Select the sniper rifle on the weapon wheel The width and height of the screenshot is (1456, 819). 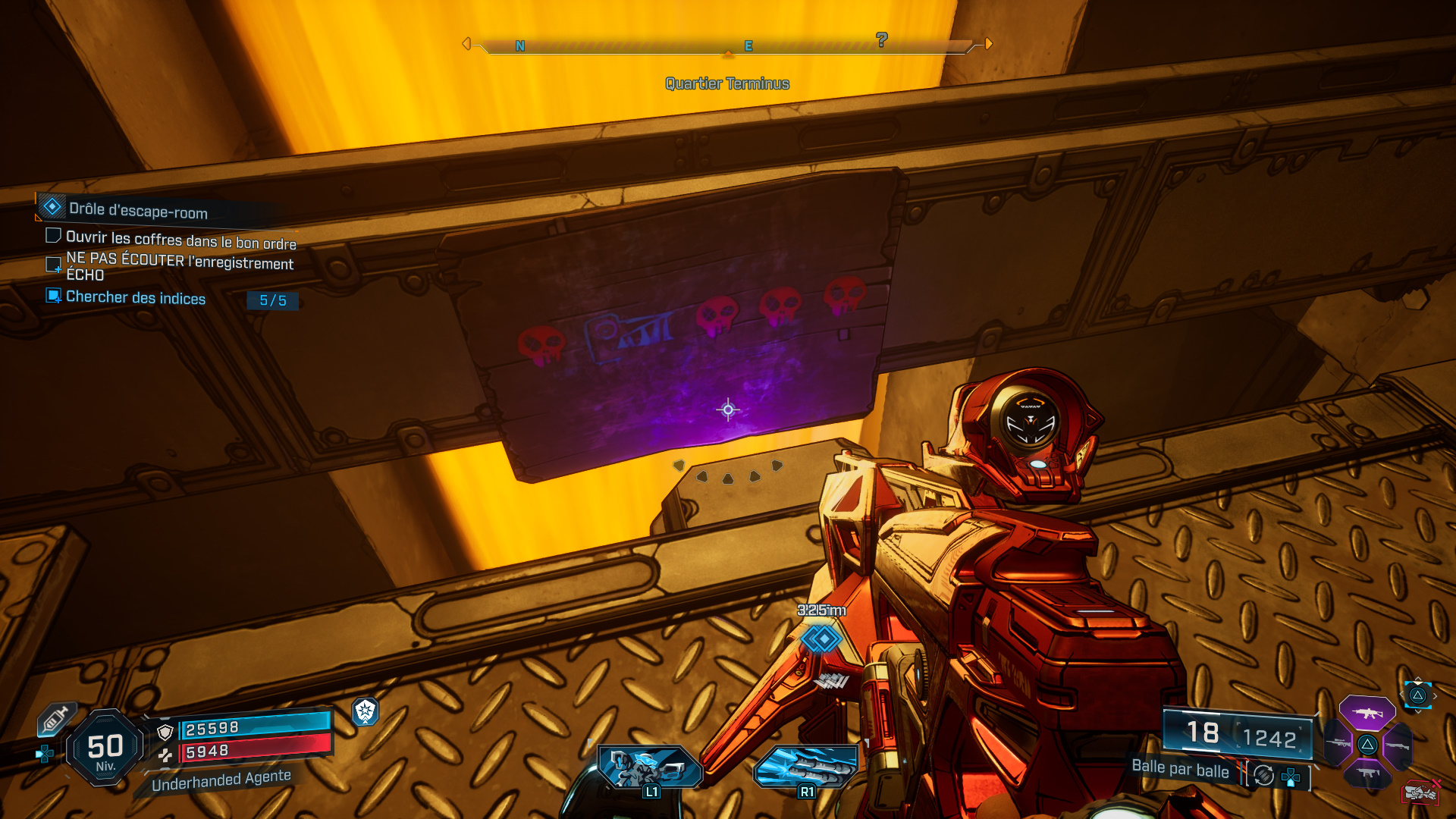coord(1337,743)
